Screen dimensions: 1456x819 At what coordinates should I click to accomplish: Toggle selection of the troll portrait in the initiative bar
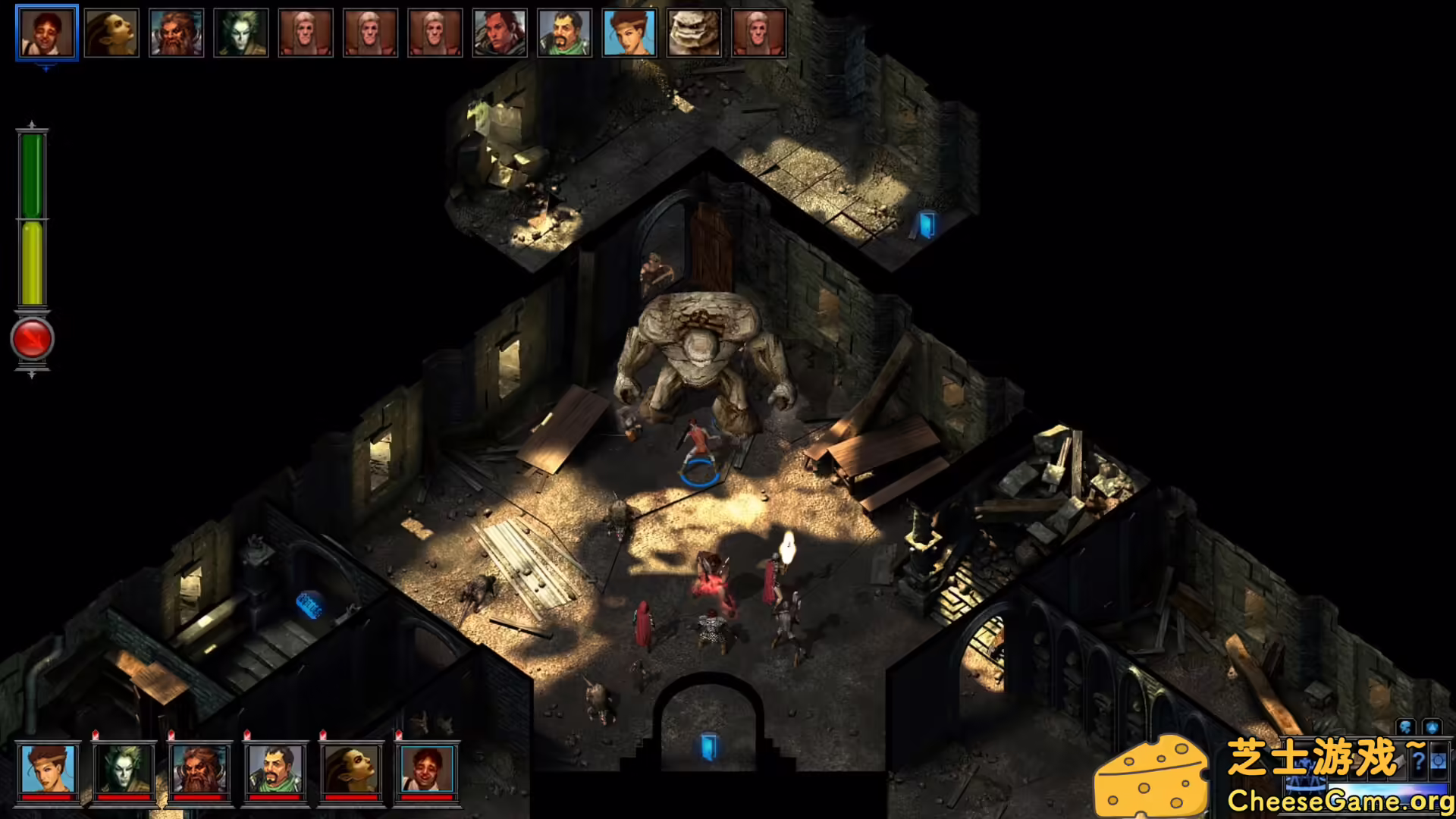[695, 33]
